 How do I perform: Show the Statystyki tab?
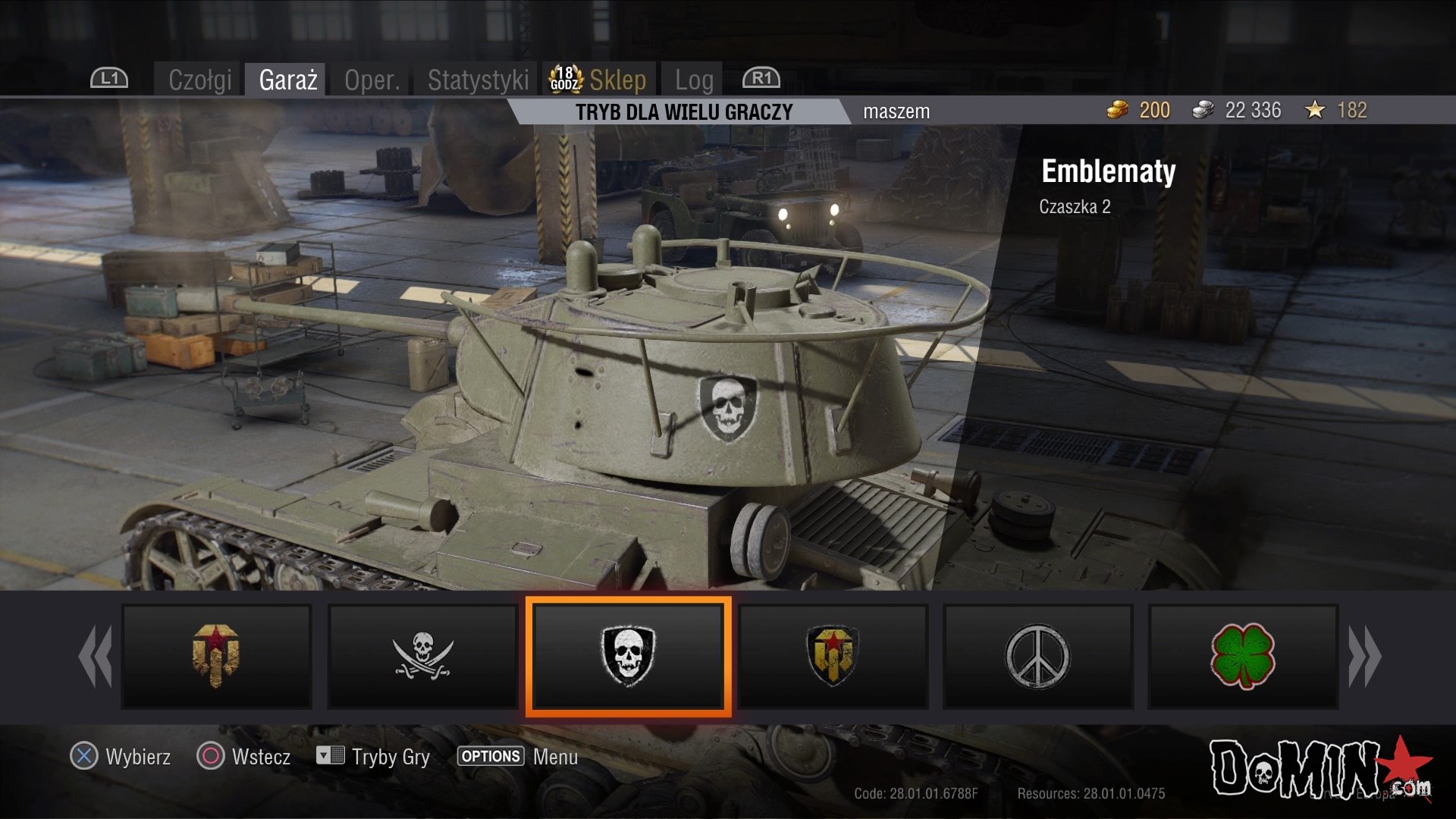coord(478,80)
